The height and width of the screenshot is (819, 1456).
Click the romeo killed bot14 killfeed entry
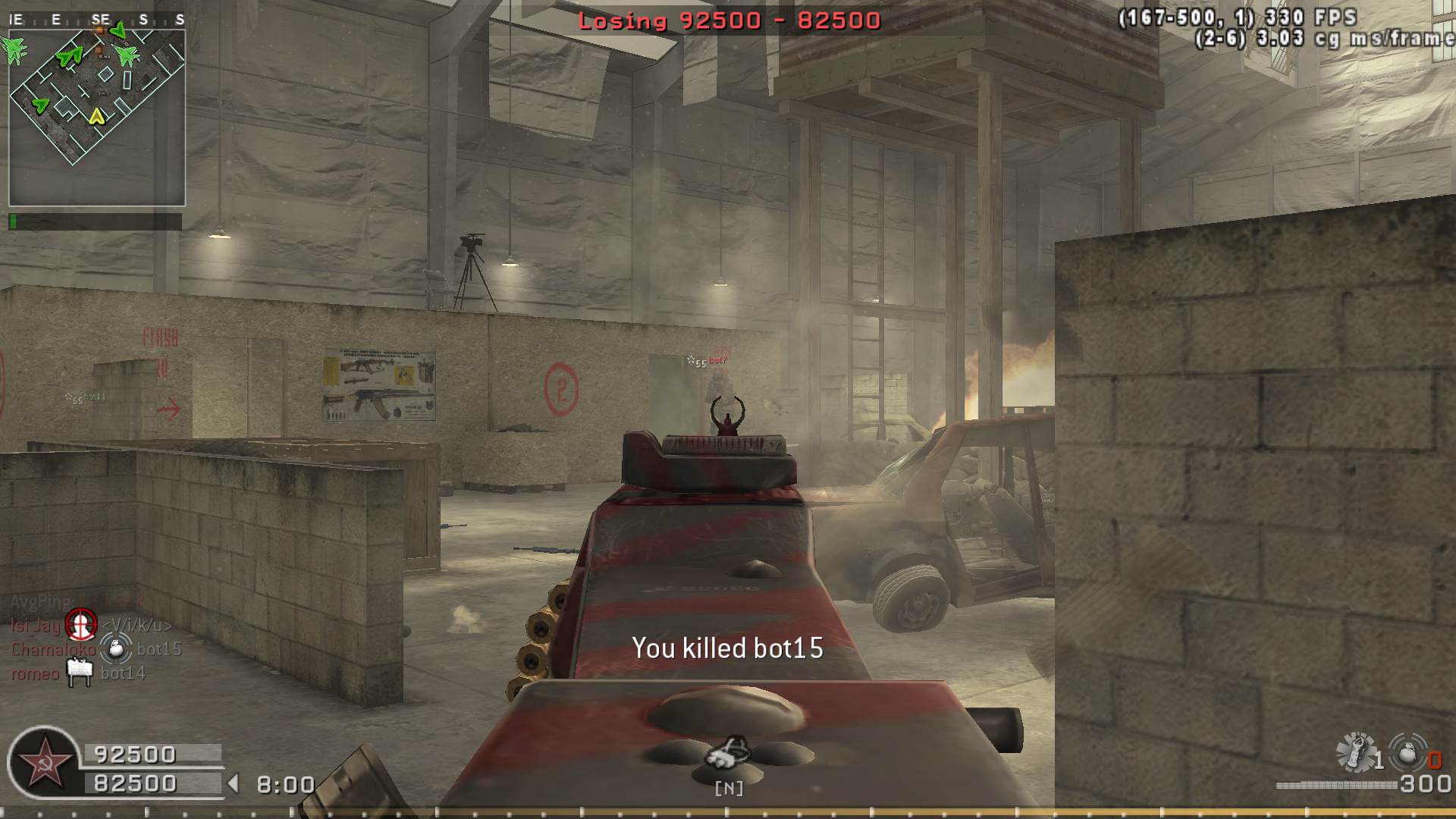[78, 673]
